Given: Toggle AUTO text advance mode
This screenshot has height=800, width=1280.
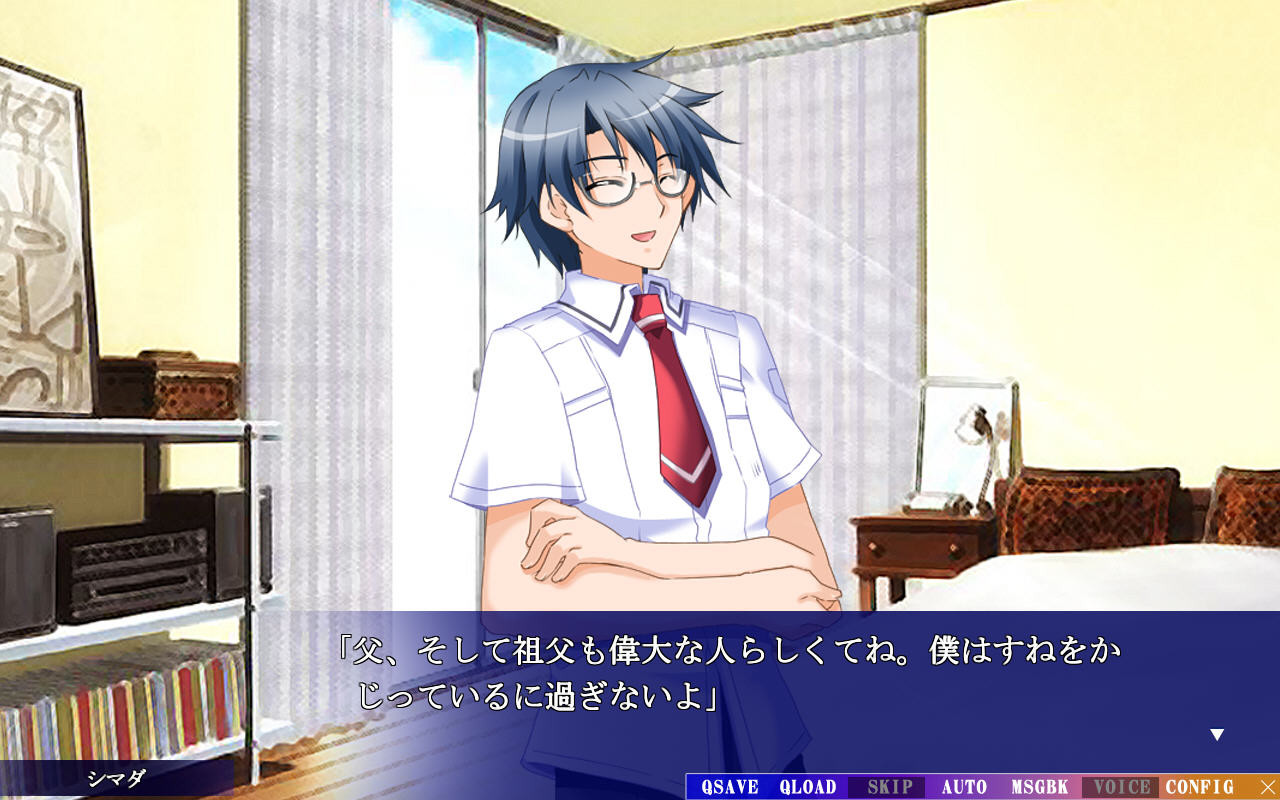Looking at the screenshot, I should point(964,787).
